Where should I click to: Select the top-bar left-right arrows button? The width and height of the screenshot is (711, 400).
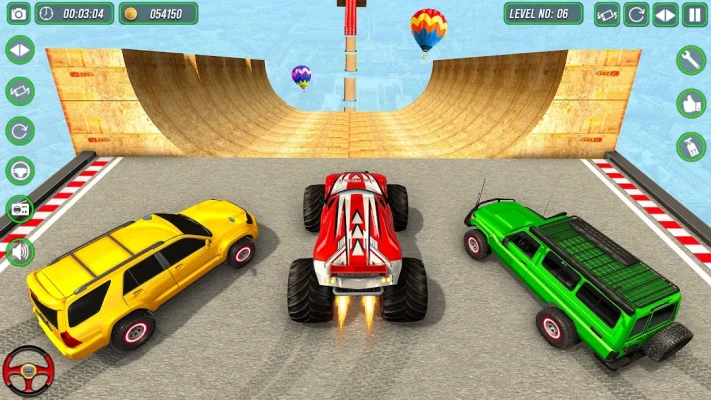pyautogui.click(x=665, y=14)
